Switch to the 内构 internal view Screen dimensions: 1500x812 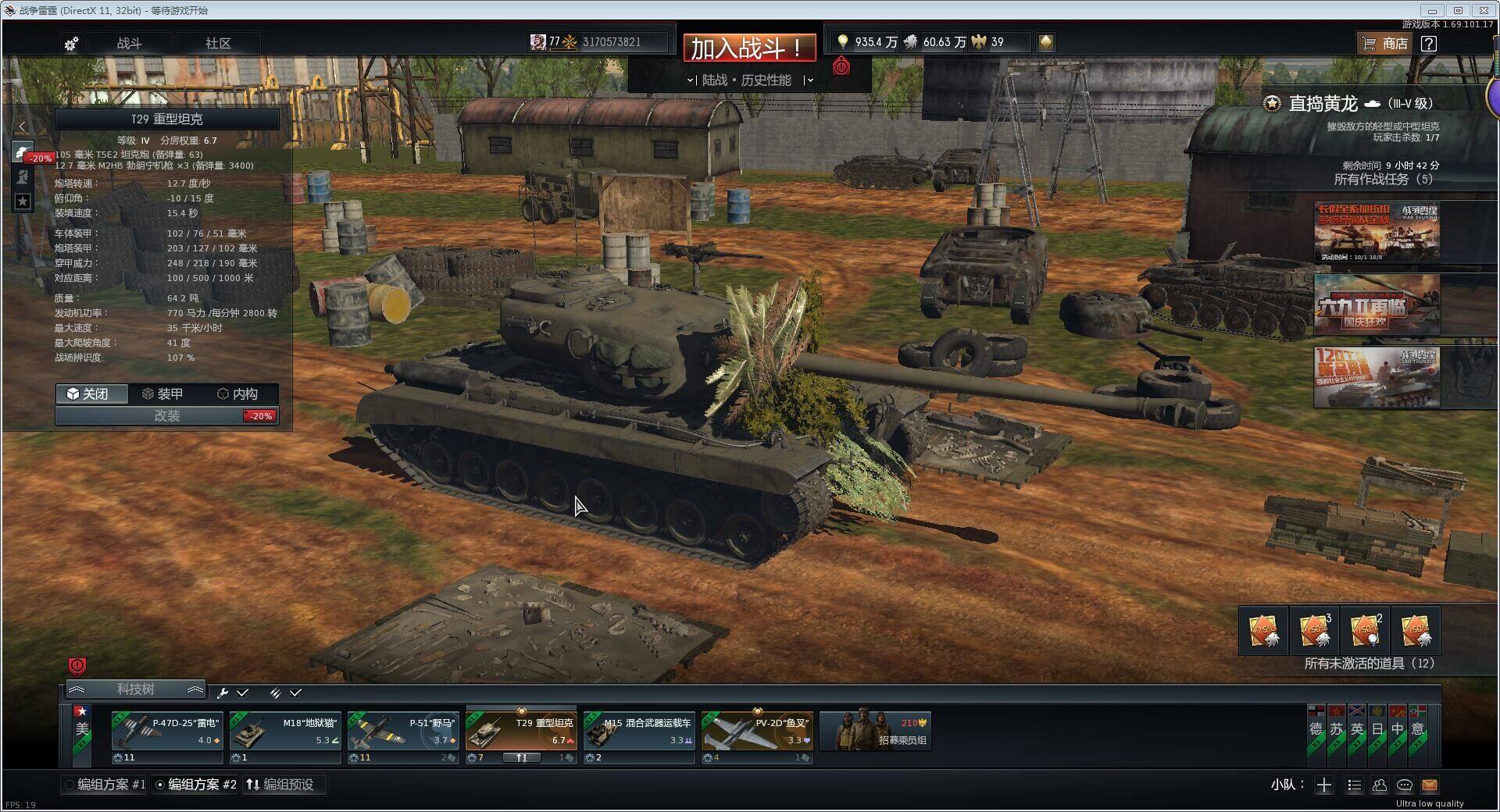point(237,394)
